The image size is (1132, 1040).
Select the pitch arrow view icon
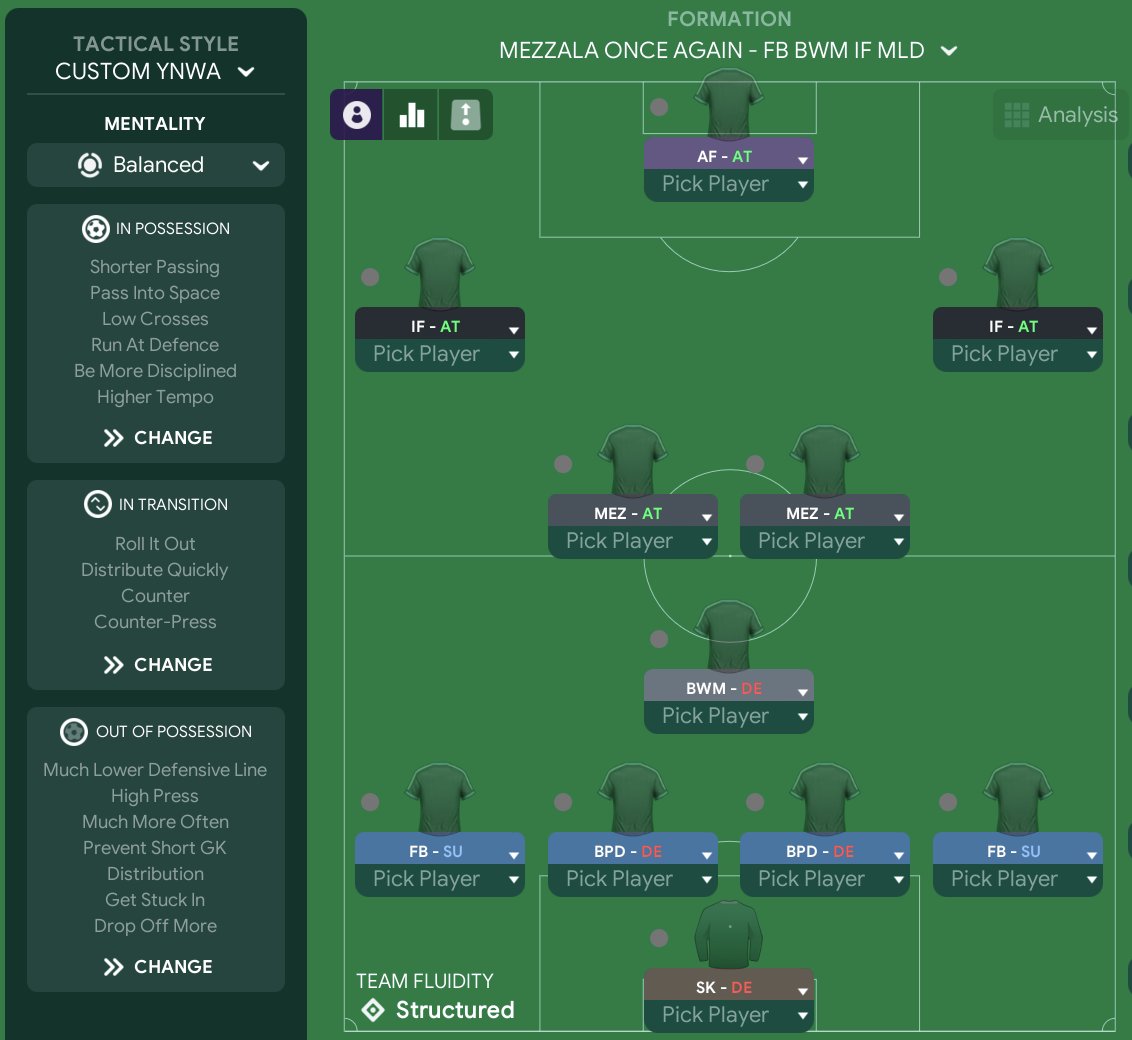(466, 115)
